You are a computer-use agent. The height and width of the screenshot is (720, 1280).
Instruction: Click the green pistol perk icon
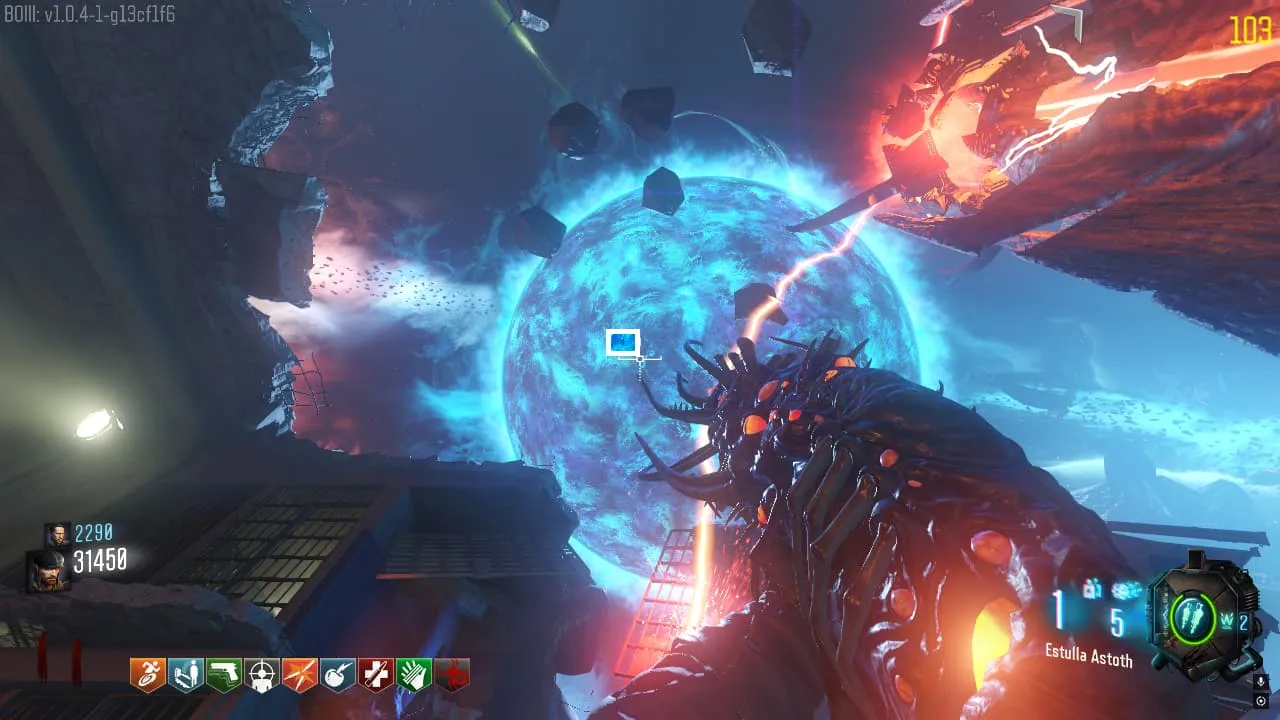pyautogui.click(x=223, y=675)
